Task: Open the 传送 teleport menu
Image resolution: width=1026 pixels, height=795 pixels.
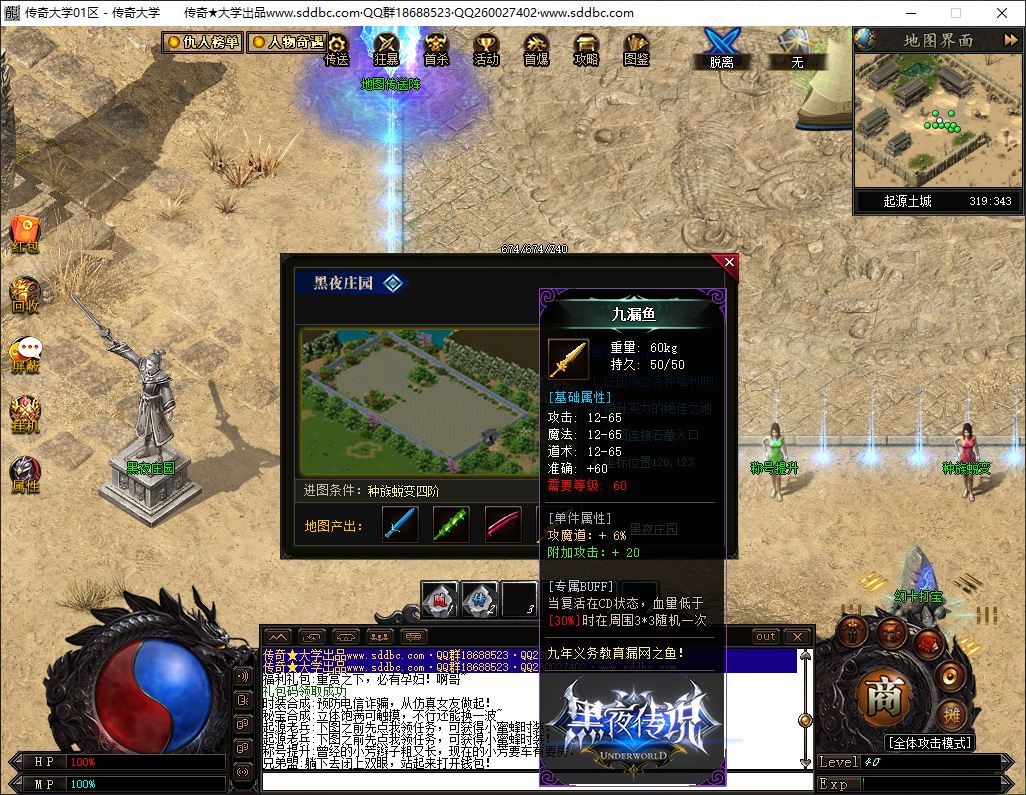Action: point(337,48)
